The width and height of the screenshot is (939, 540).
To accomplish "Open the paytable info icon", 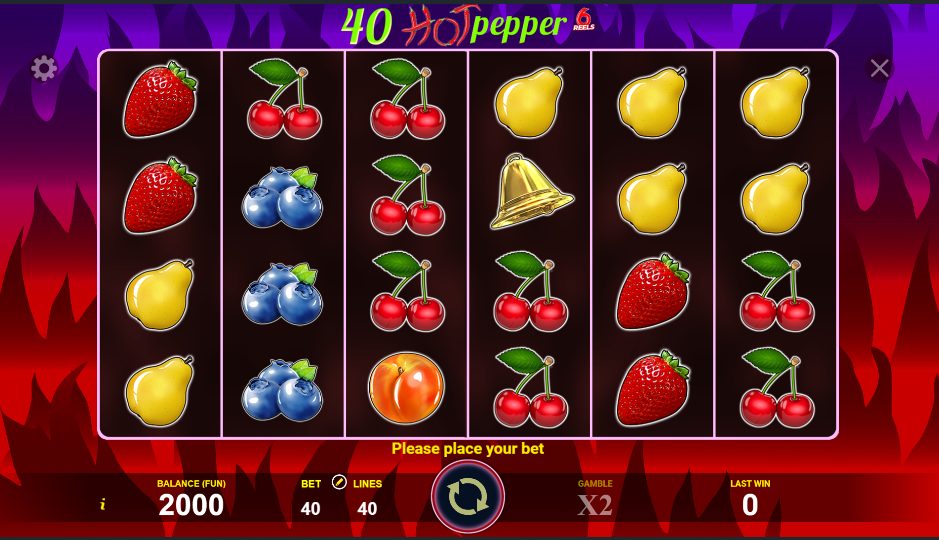I will tap(102, 505).
